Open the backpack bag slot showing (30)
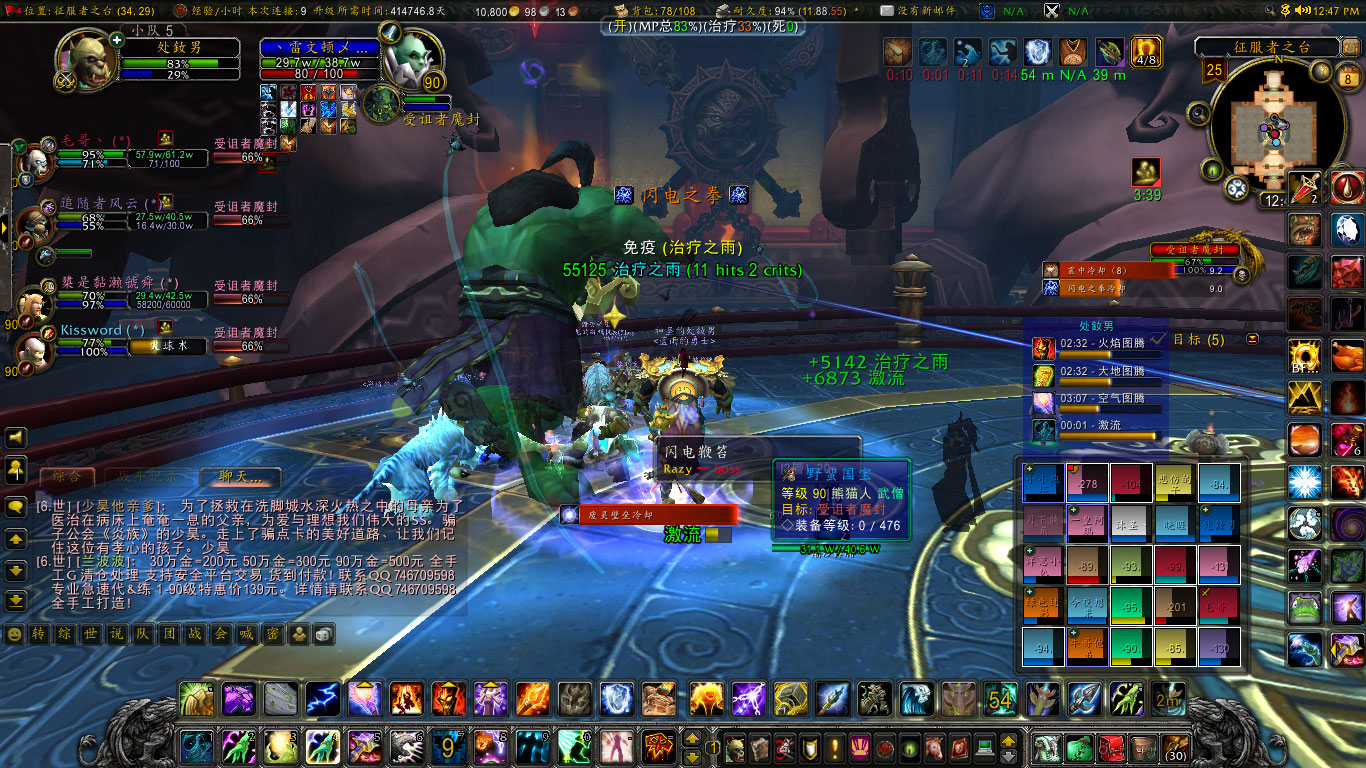Image resolution: width=1366 pixels, height=768 pixels. (x=1177, y=747)
